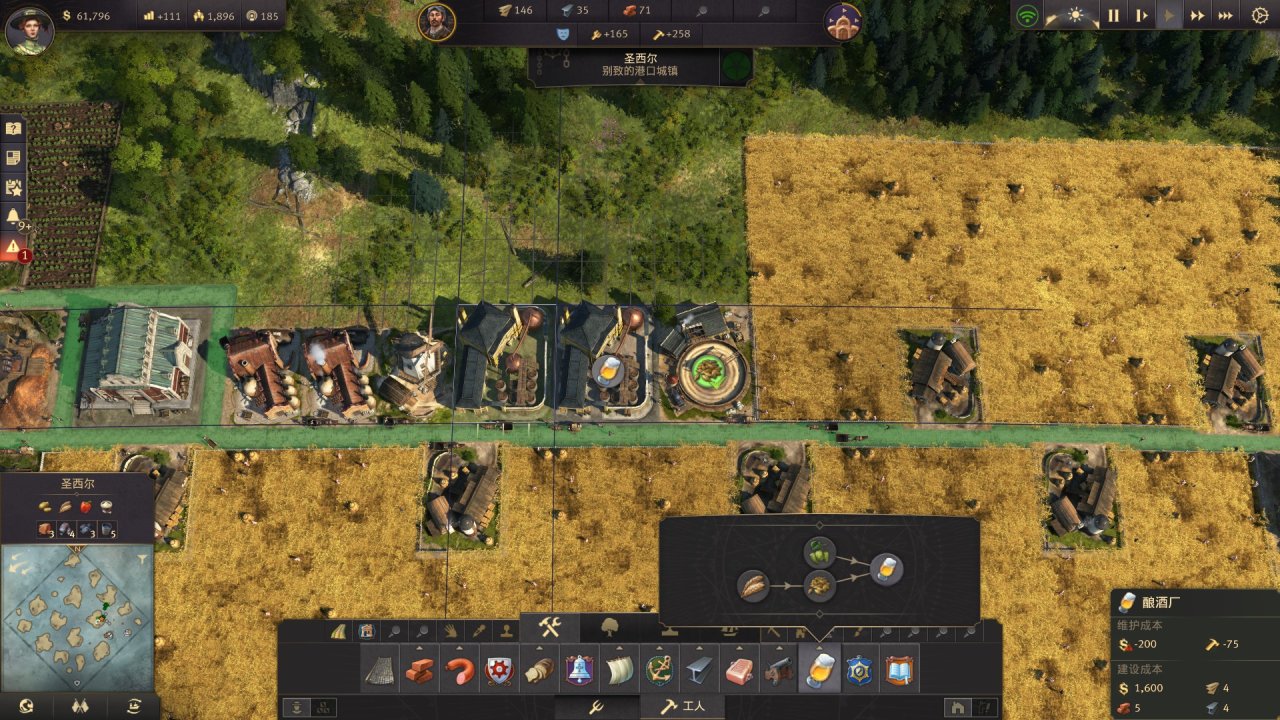Switch to the farmers pitchfork tier tab
The width and height of the screenshot is (1280, 720).
pos(594,707)
